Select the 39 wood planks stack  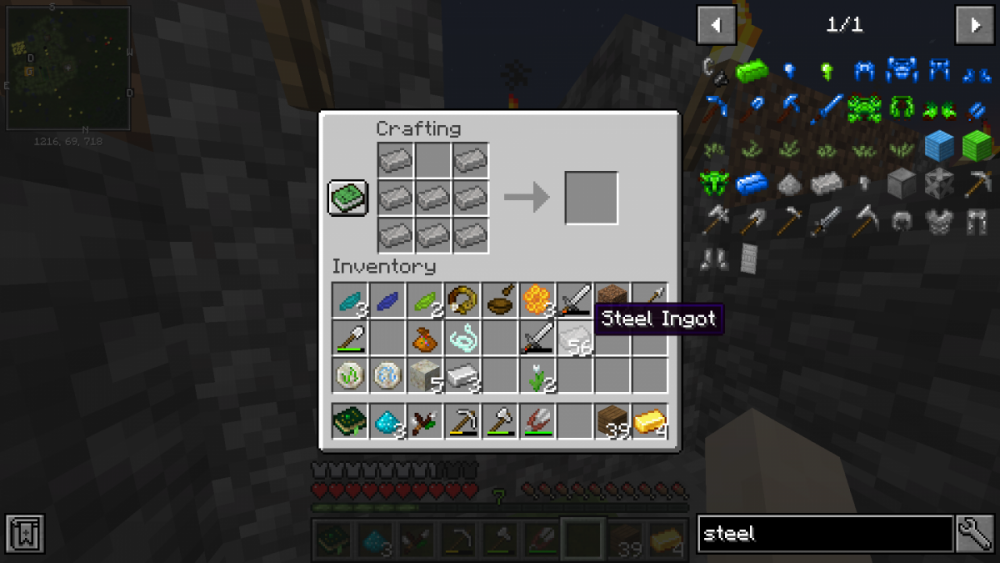point(612,422)
